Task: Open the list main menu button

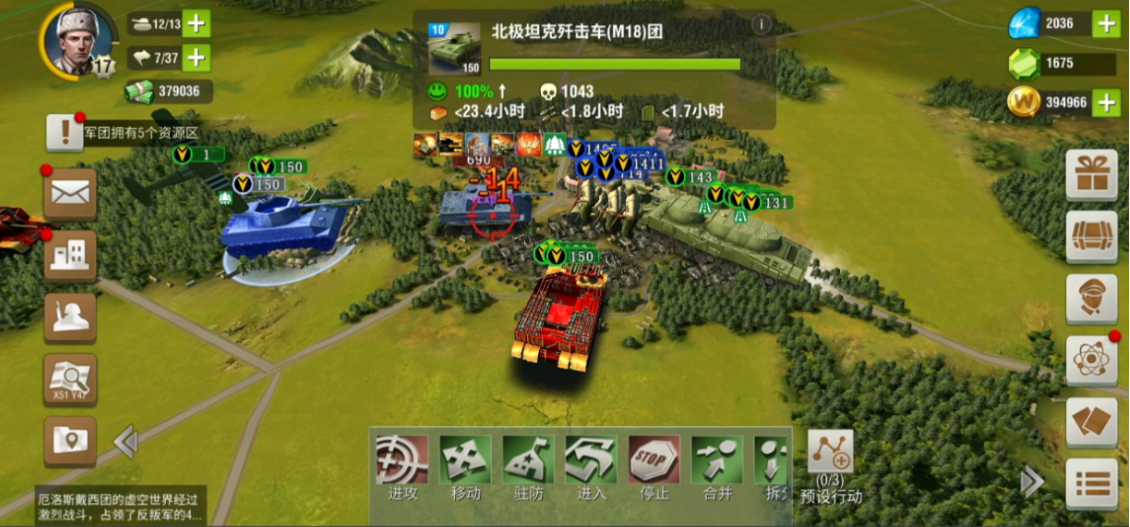Action: tap(1090, 484)
